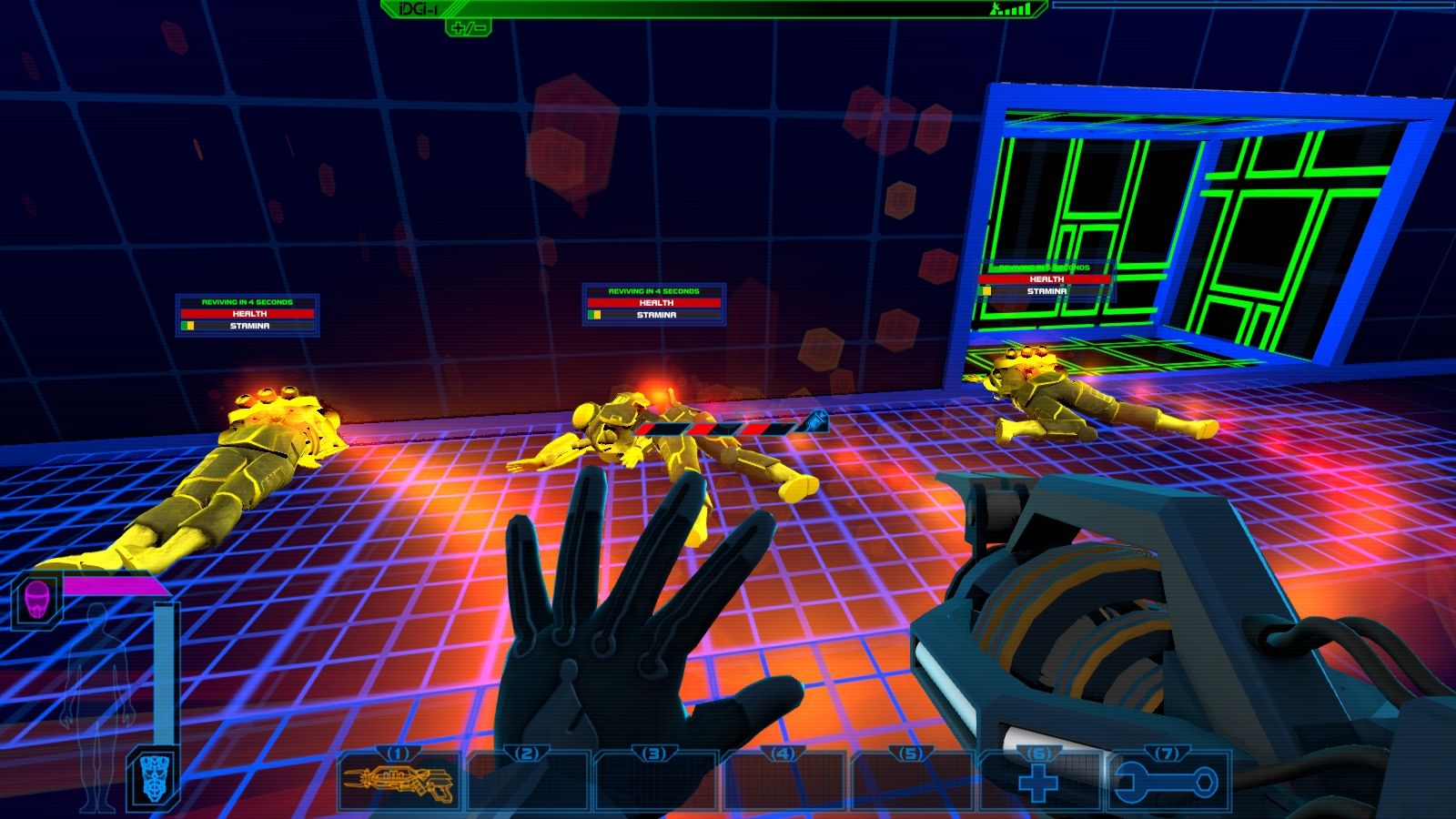1456x819 pixels.
Task: Select the wrench repair tool in slot 7
Action: 1166,783
